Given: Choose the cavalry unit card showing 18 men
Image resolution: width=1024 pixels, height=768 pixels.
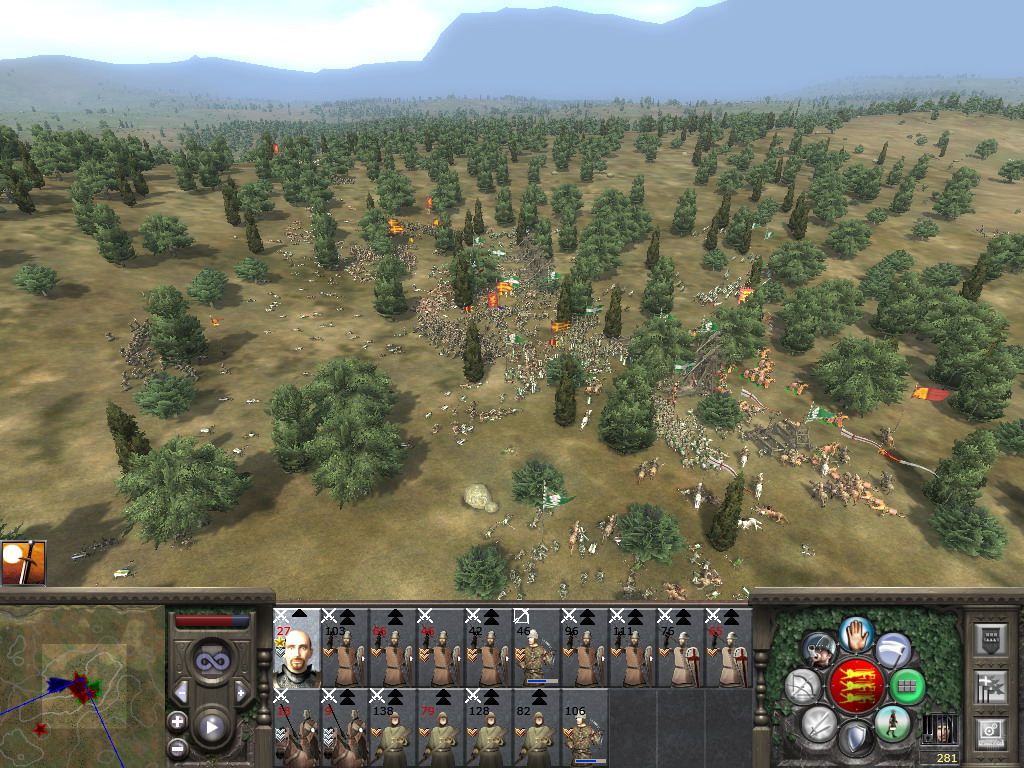Looking at the screenshot, I should [x=296, y=729].
